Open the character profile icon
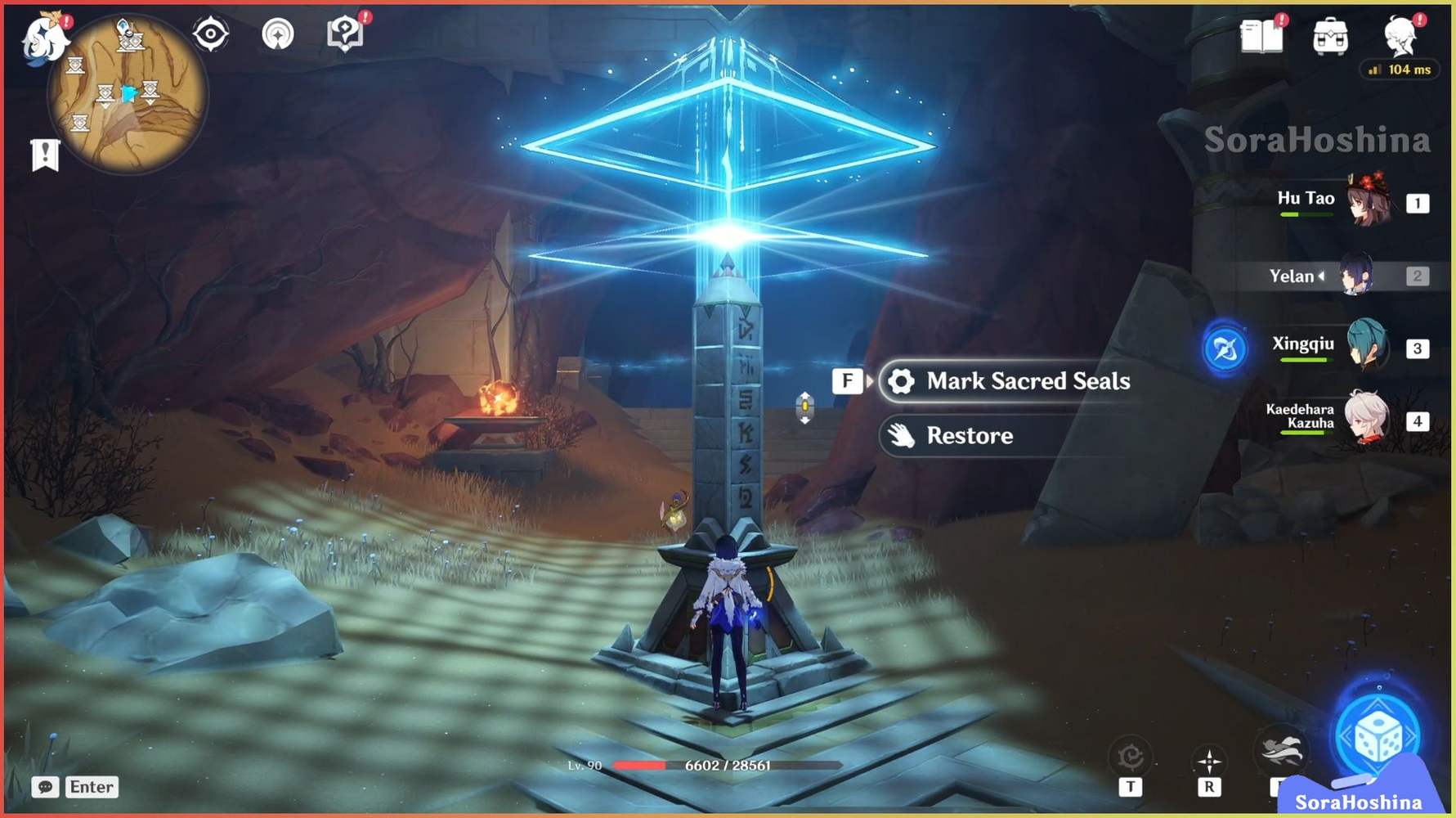Viewport: 1456px width, 818px height. coord(1402,36)
